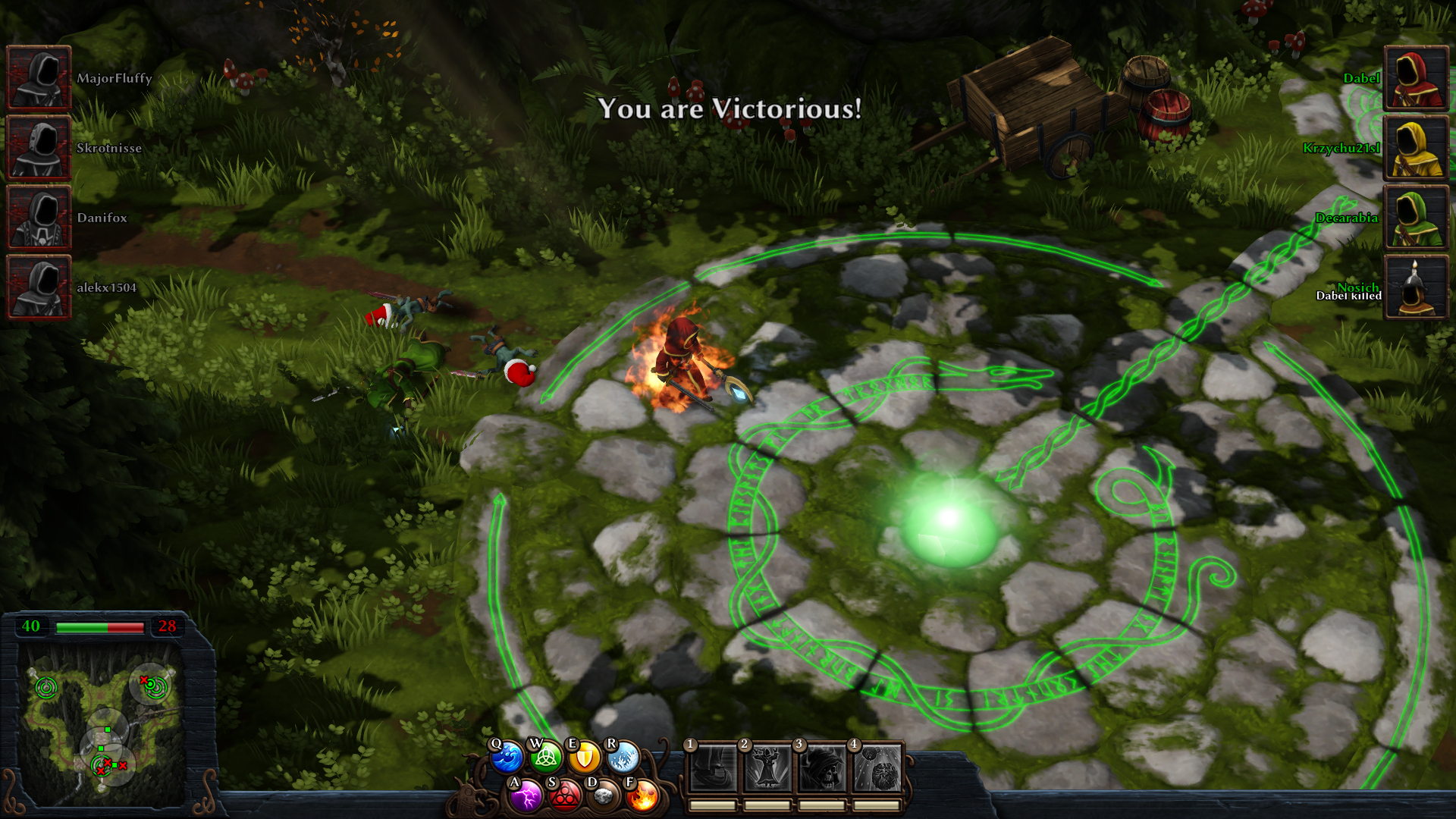Select Skrotnisse's player portrait

click(39, 148)
